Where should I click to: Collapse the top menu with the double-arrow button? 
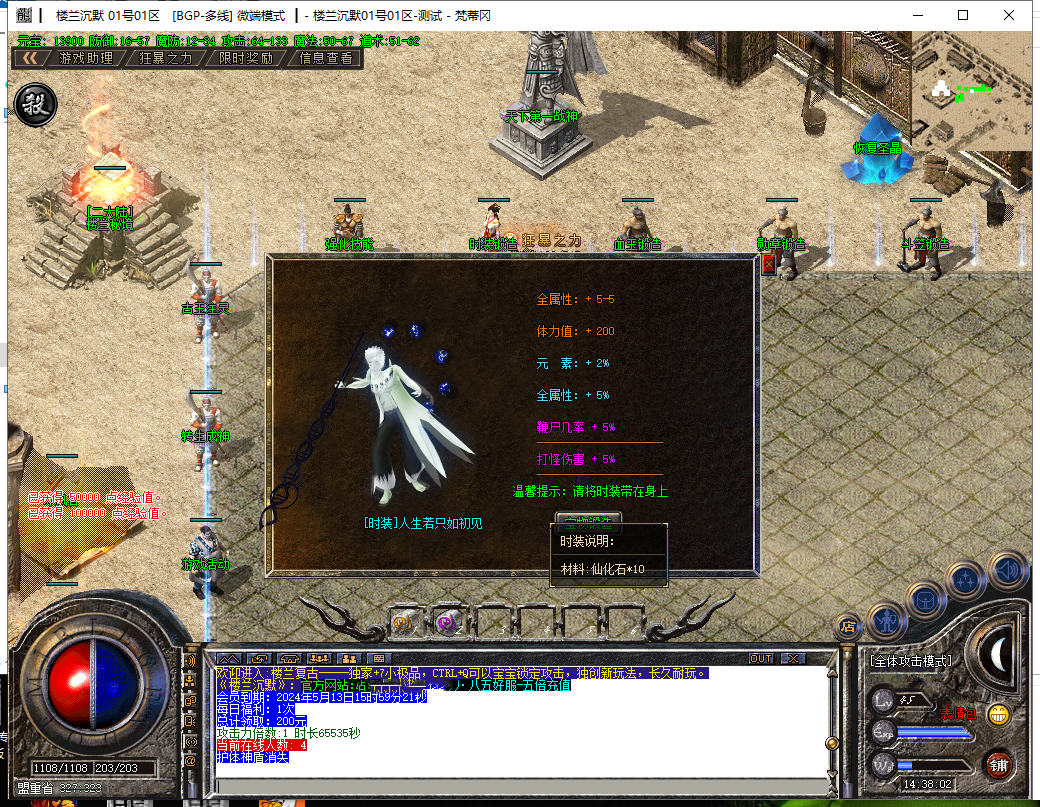(x=31, y=58)
